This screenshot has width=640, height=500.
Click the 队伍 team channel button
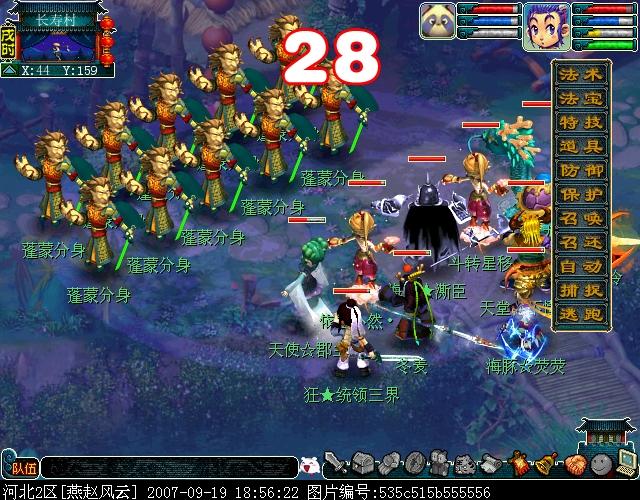[x=19, y=465]
